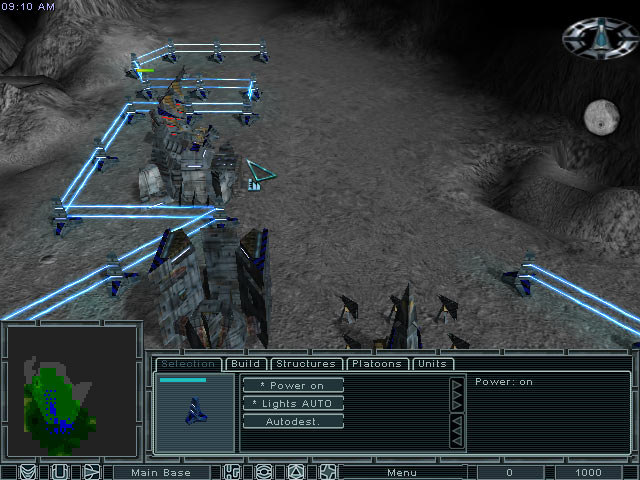Select the structure portrait thumbnail
The height and width of the screenshot is (480, 640).
196,412
